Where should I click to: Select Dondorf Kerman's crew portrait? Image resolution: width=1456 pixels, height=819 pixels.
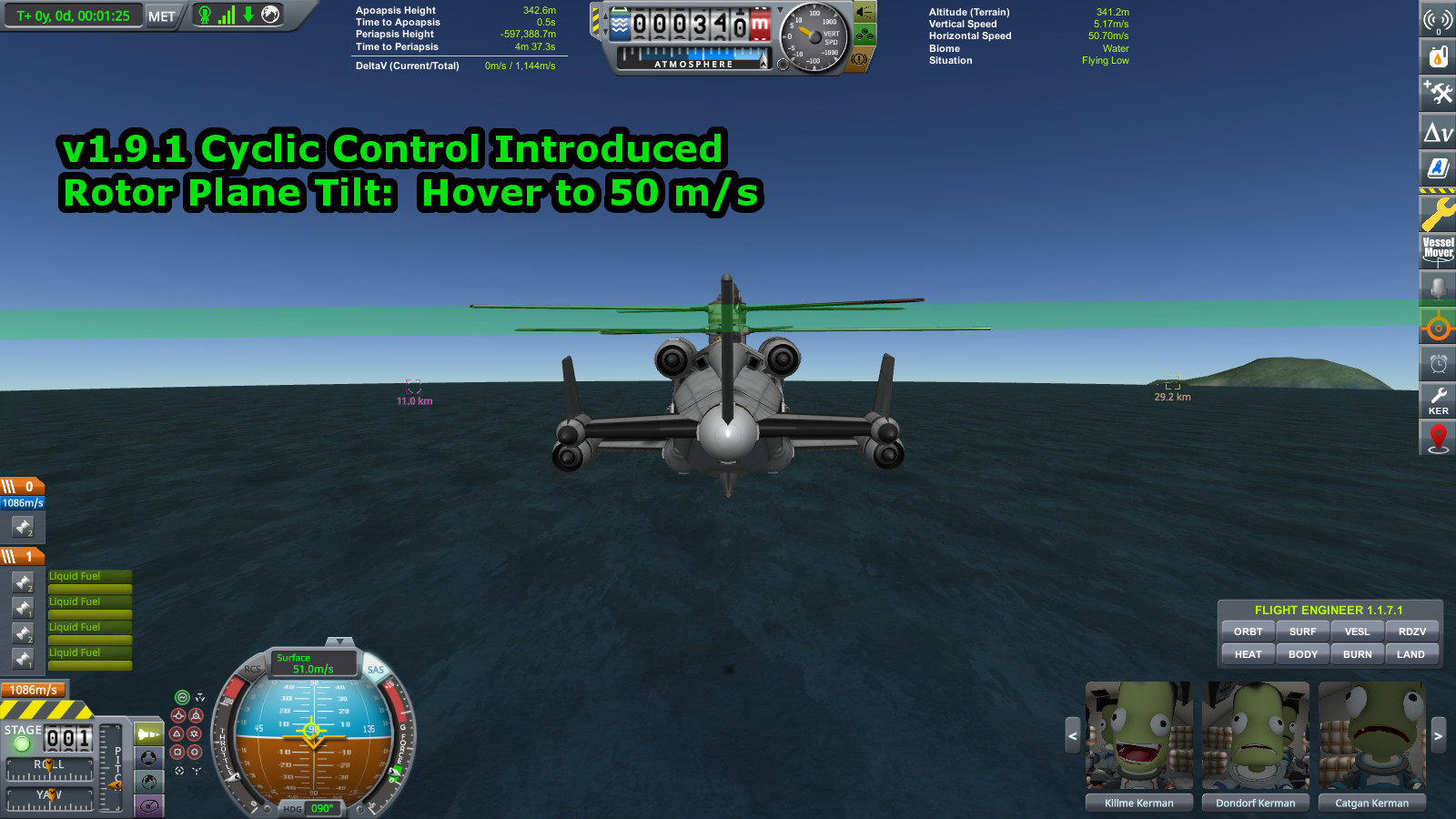(x=1255, y=735)
